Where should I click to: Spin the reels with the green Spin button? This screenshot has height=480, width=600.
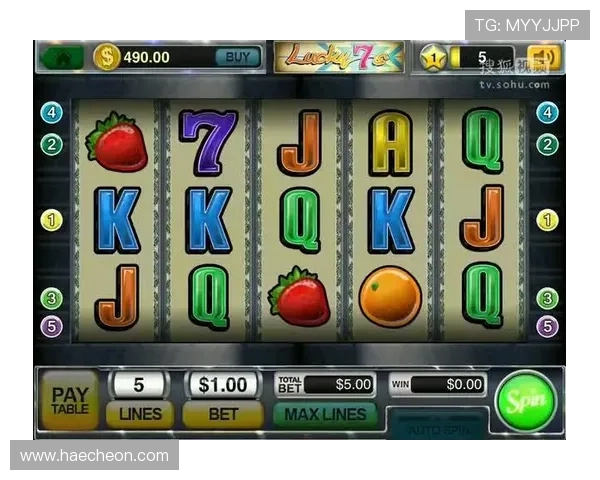525,400
